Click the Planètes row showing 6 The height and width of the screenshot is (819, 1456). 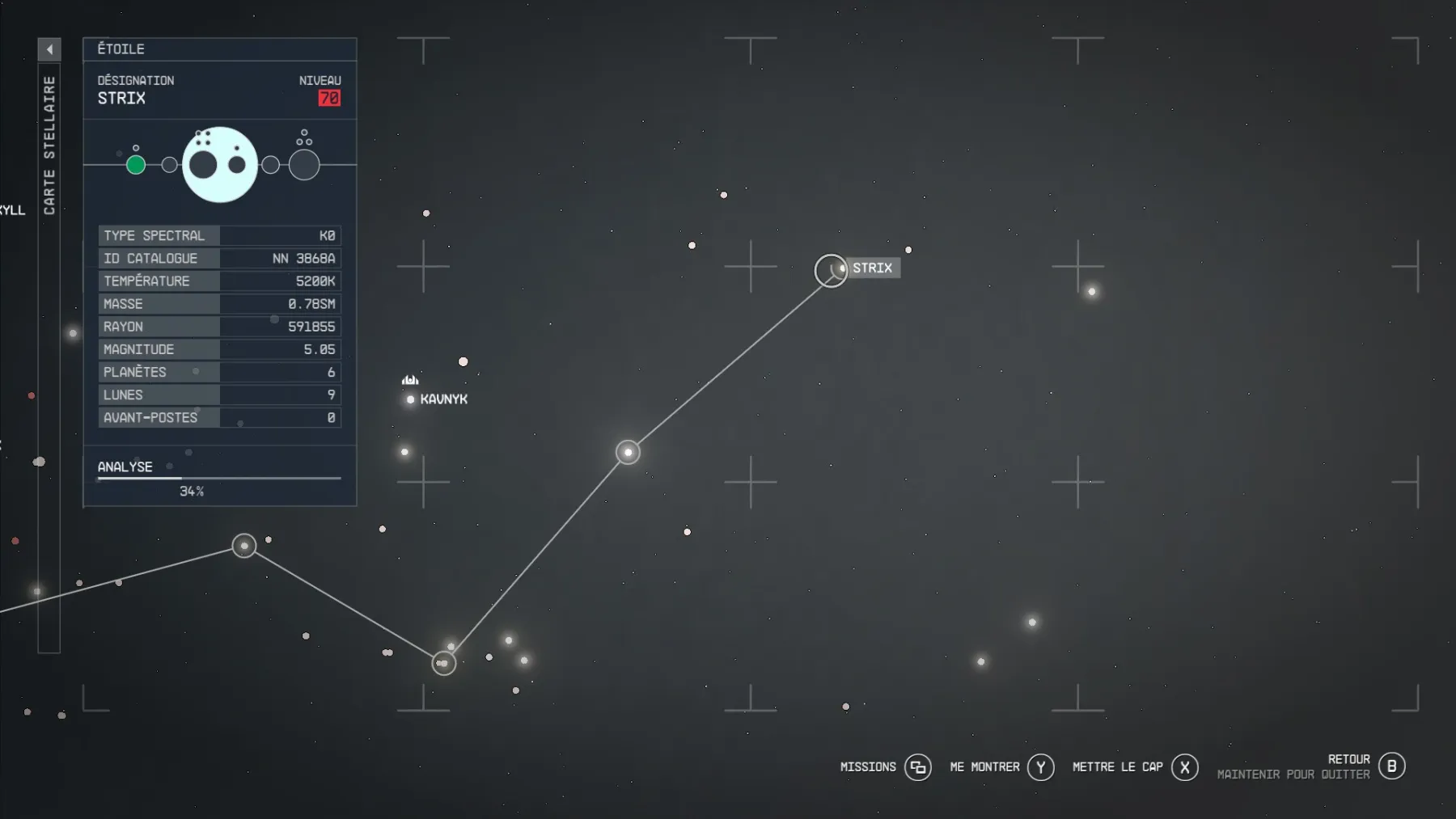(218, 372)
